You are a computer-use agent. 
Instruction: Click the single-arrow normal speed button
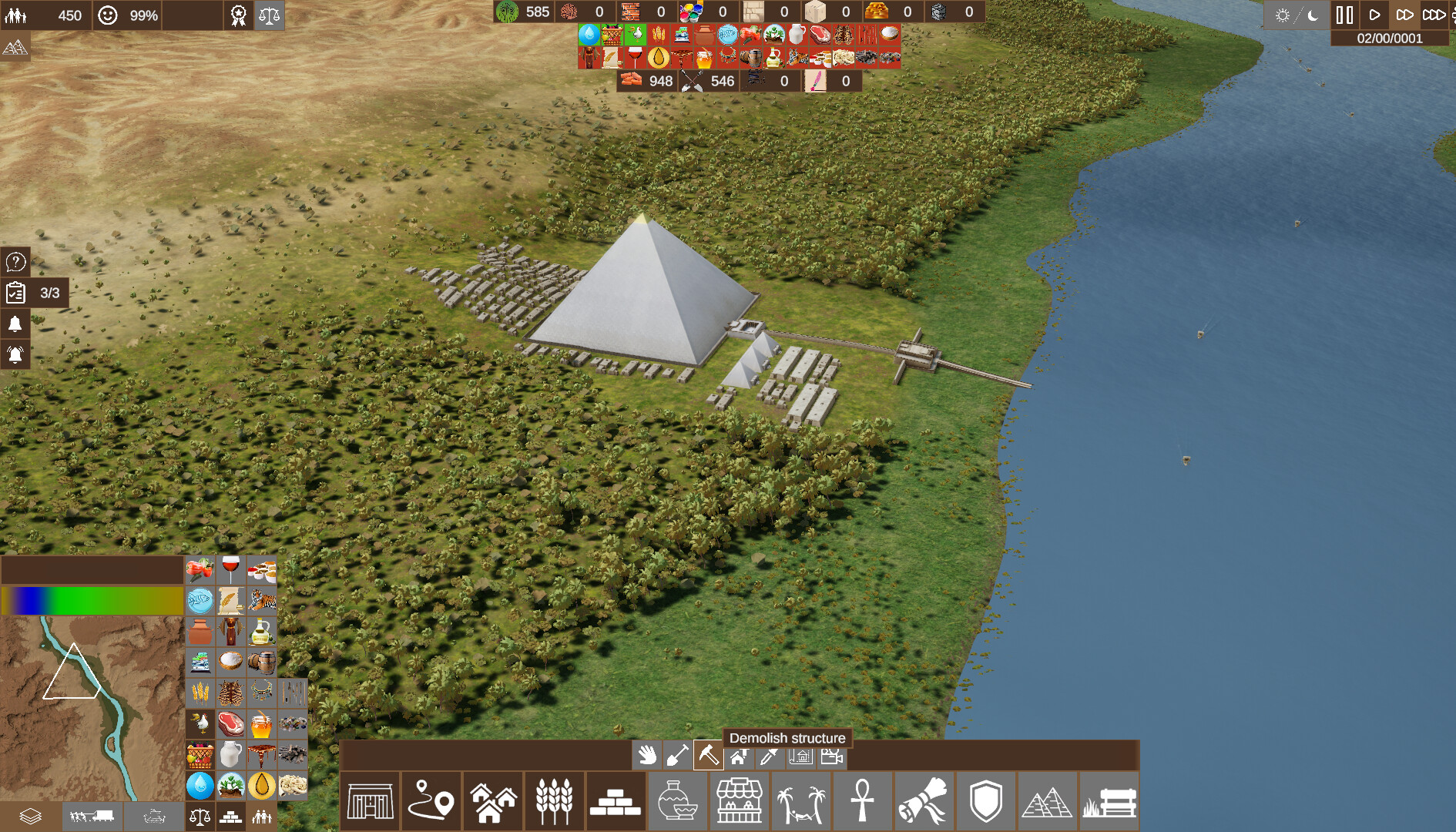1375,13
